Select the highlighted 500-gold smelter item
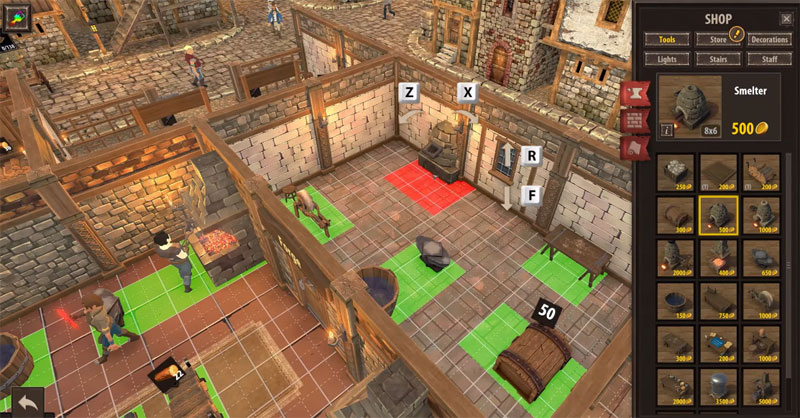The height and width of the screenshot is (418, 800). [718, 214]
